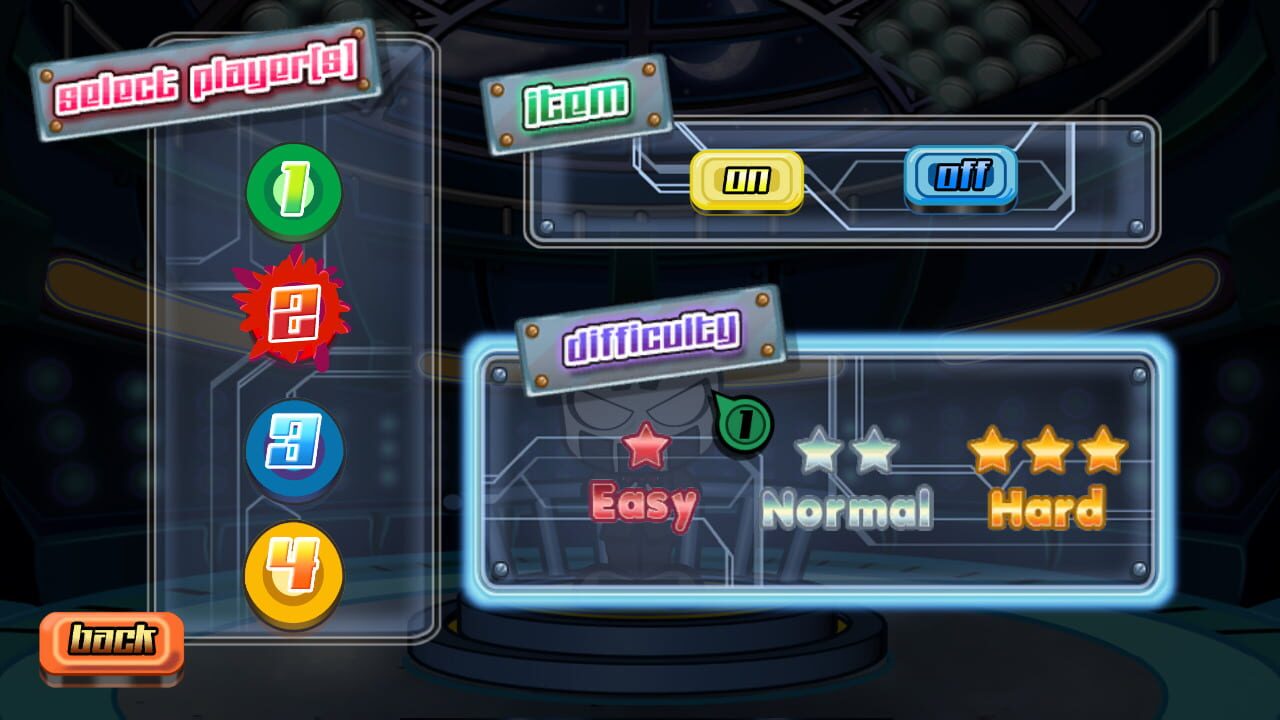Select the Easy difficulty label

point(646,506)
